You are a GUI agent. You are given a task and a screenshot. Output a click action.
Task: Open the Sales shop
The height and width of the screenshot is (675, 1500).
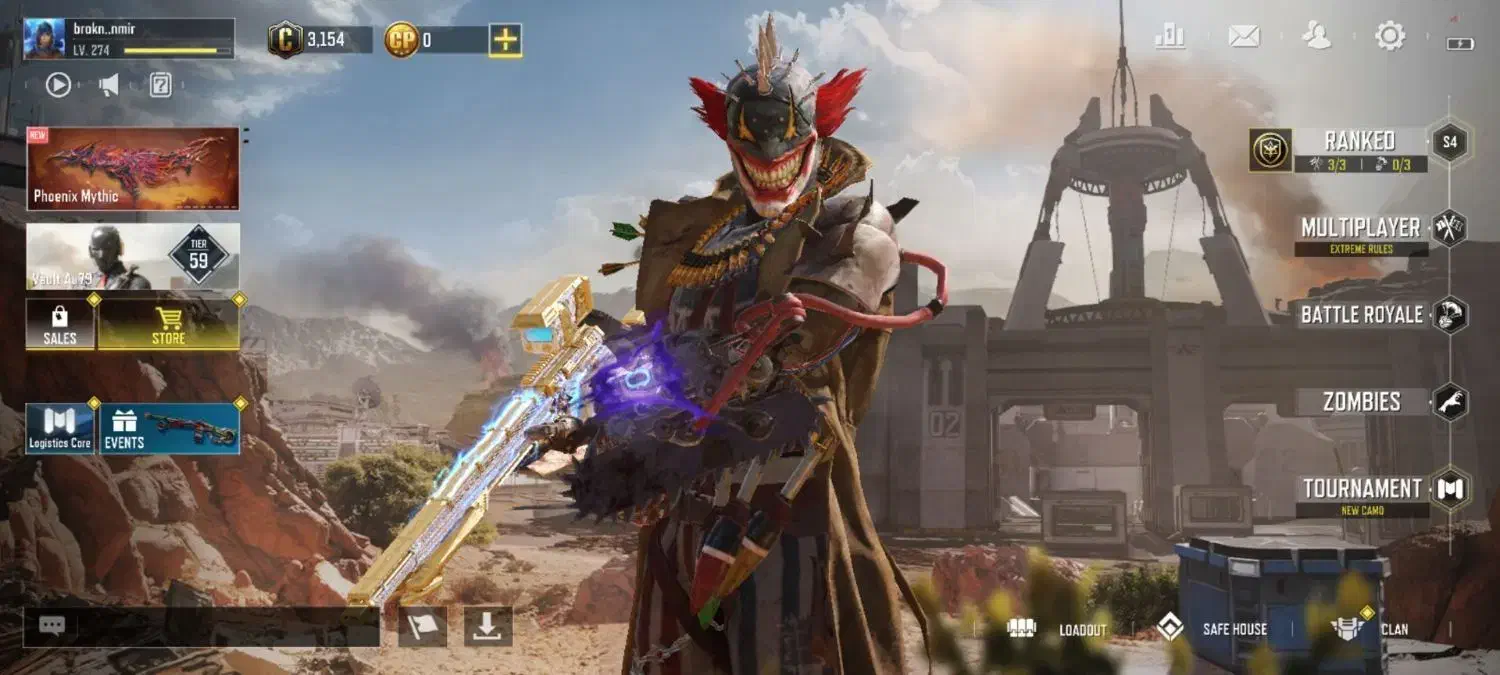tap(60, 325)
